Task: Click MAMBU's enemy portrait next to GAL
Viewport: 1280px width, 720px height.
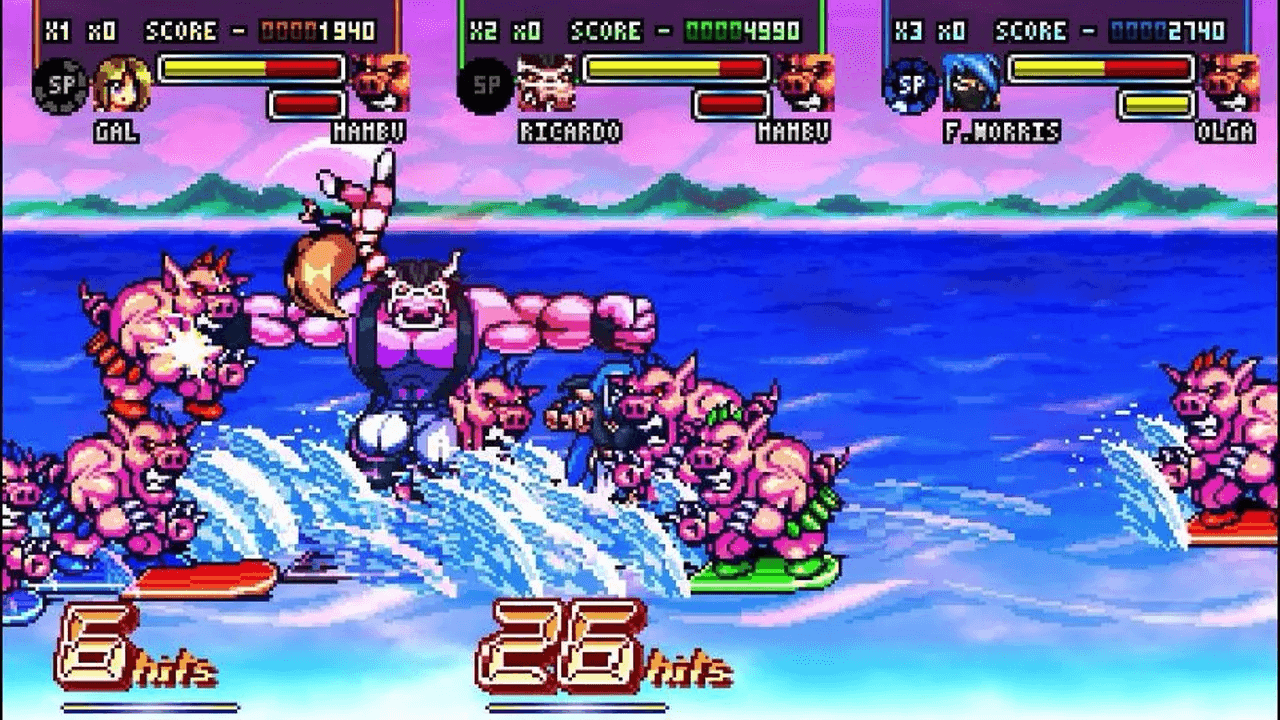Action: (383, 83)
